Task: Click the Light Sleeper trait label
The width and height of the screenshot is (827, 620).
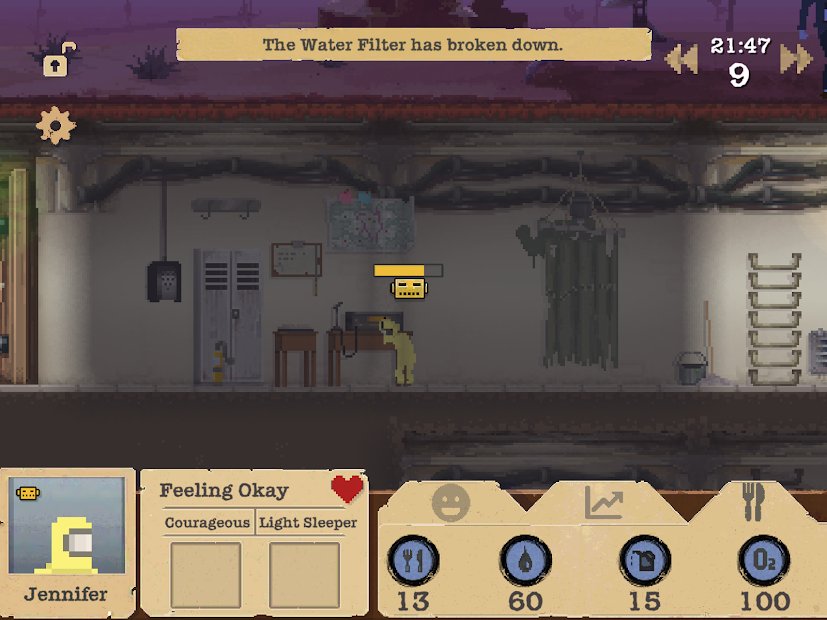Action: pos(308,522)
